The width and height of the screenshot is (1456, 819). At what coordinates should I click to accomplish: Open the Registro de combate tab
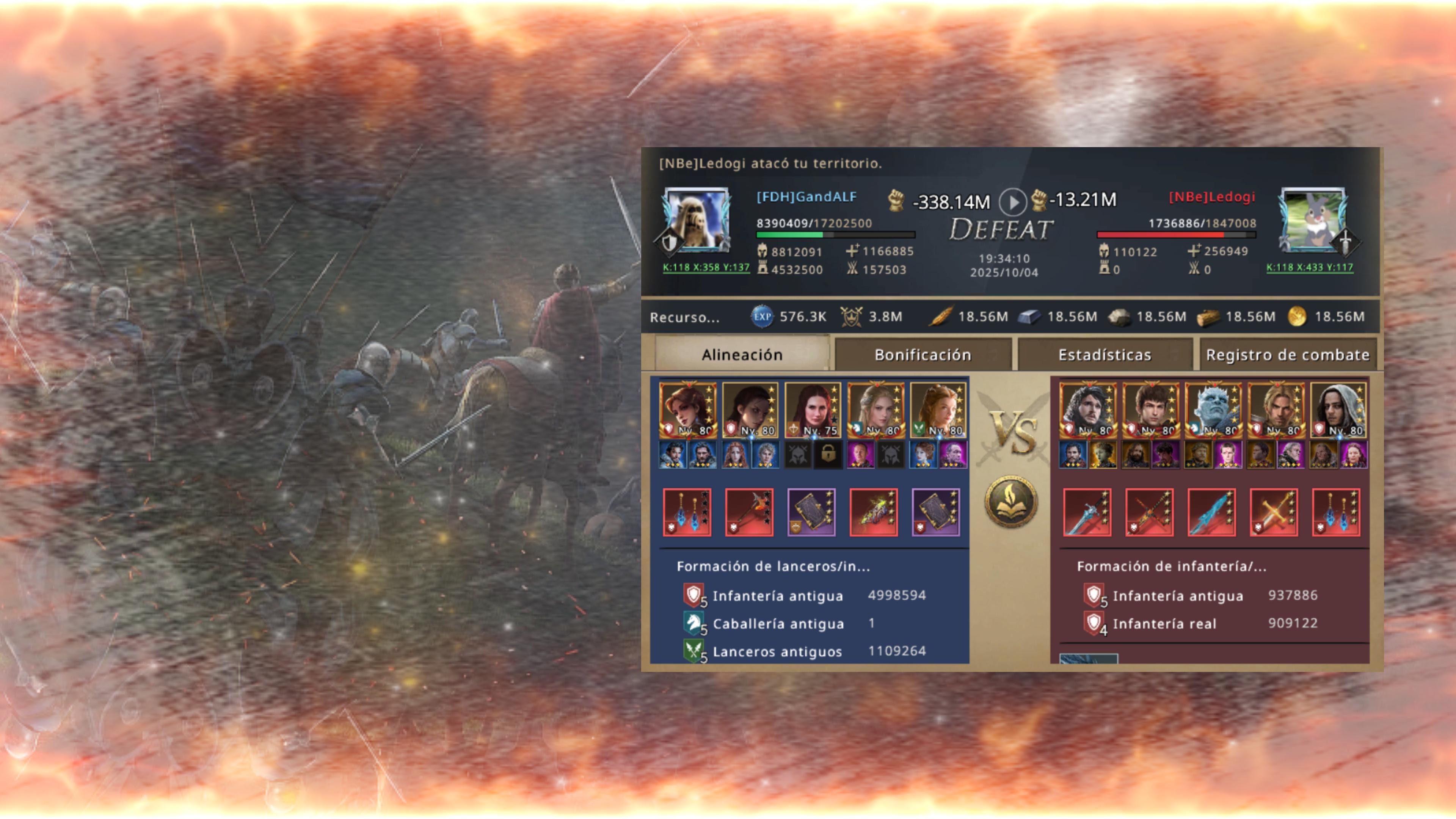click(x=1288, y=355)
